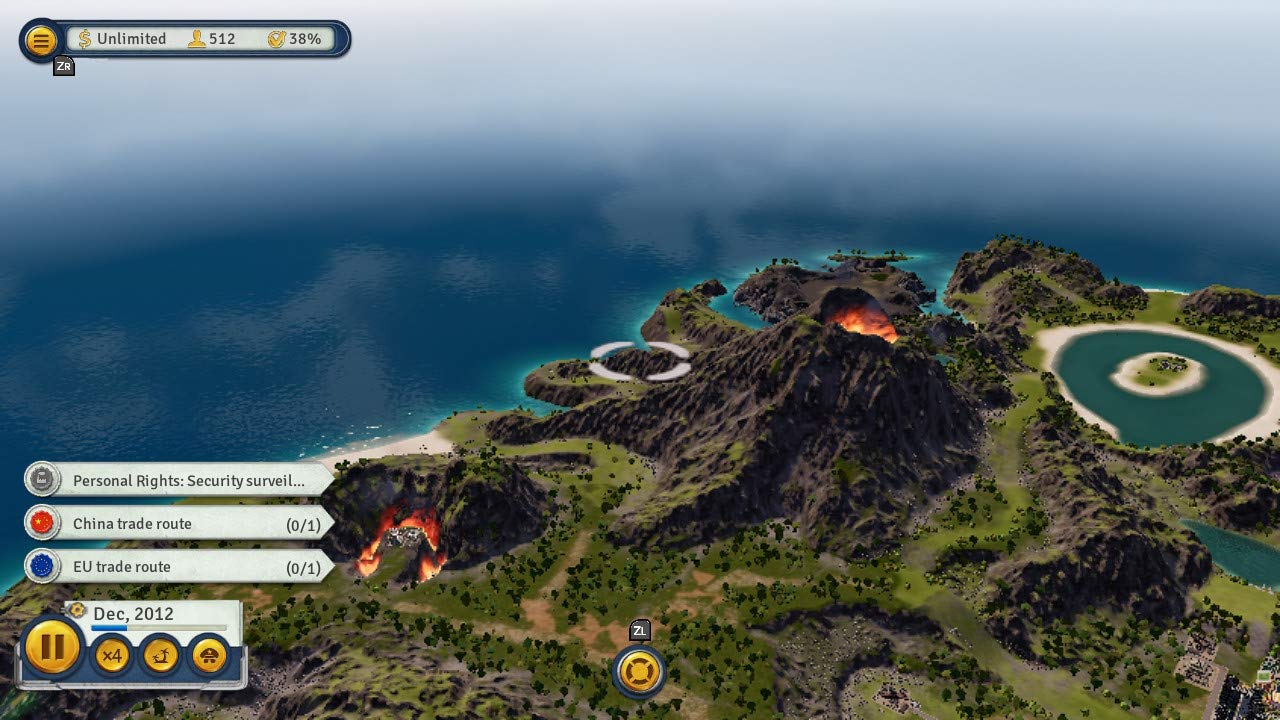Click the treasury dollar icon
Image resolution: width=1280 pixels, height=720 pixels.
[x=87, y=39]
